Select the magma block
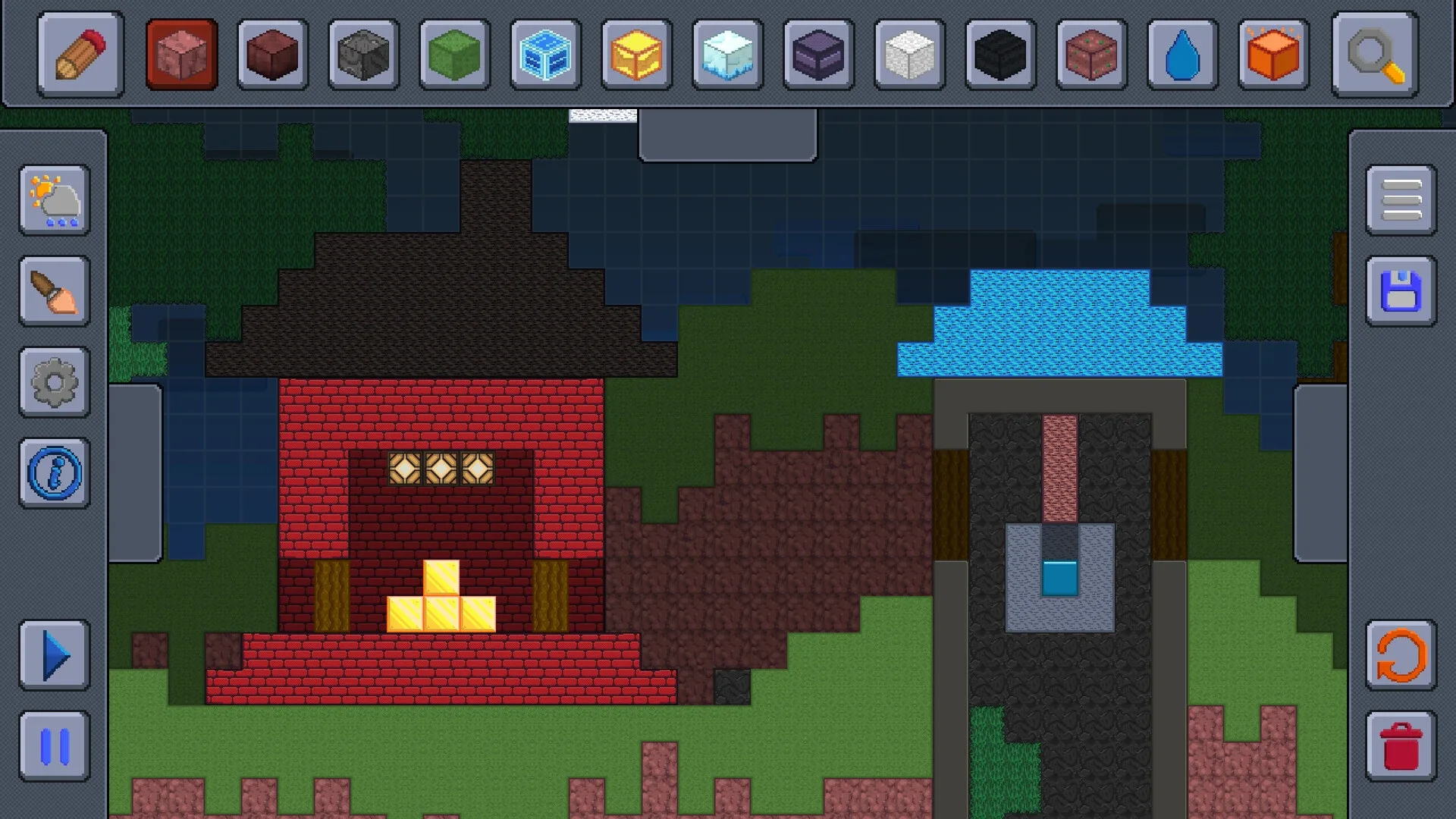Image resolution: width=1456 pixels, height=819 pixels. [x=1274, y=54]
